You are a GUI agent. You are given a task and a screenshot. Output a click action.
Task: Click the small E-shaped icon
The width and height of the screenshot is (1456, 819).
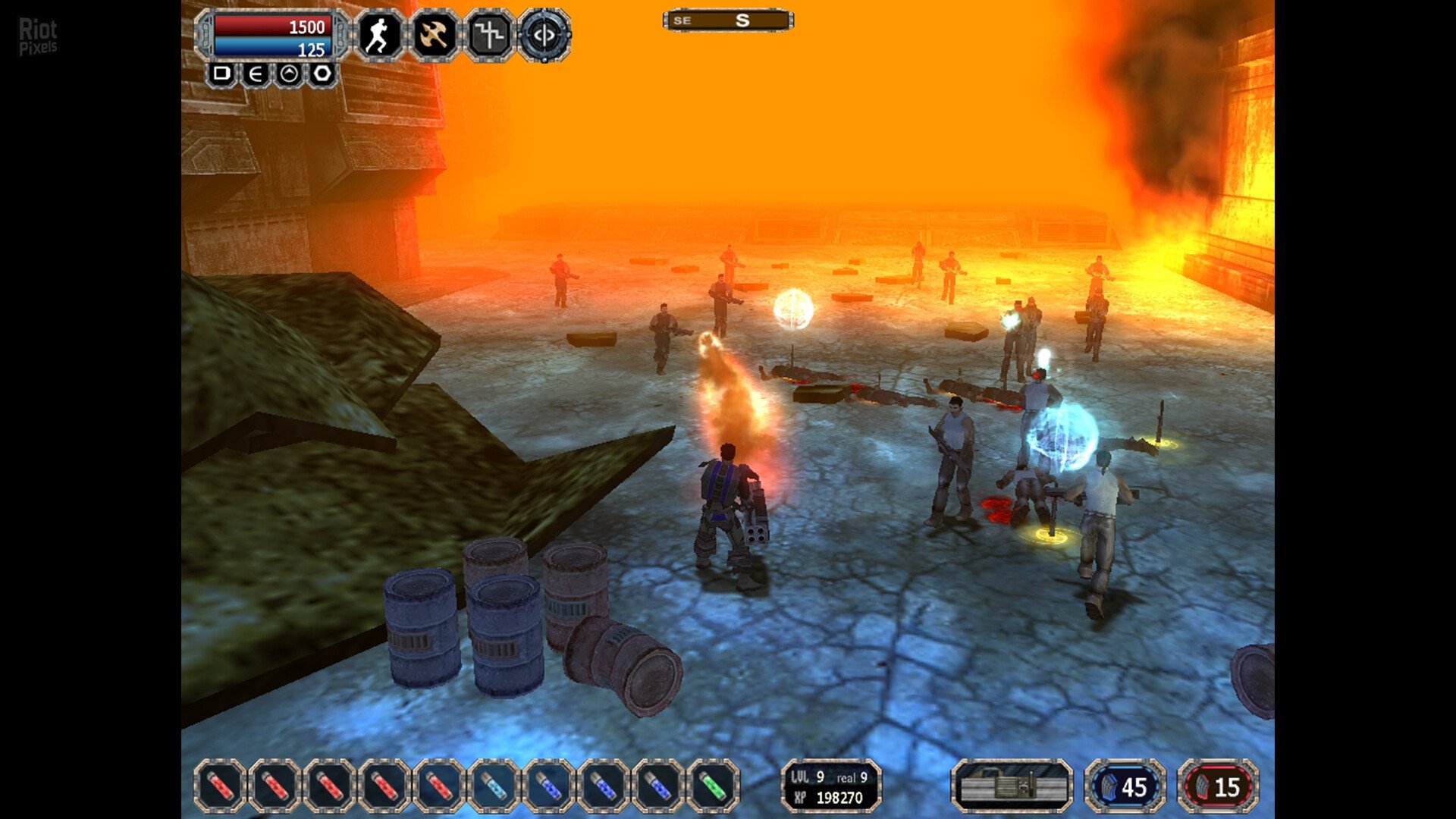tap(256, 74)
